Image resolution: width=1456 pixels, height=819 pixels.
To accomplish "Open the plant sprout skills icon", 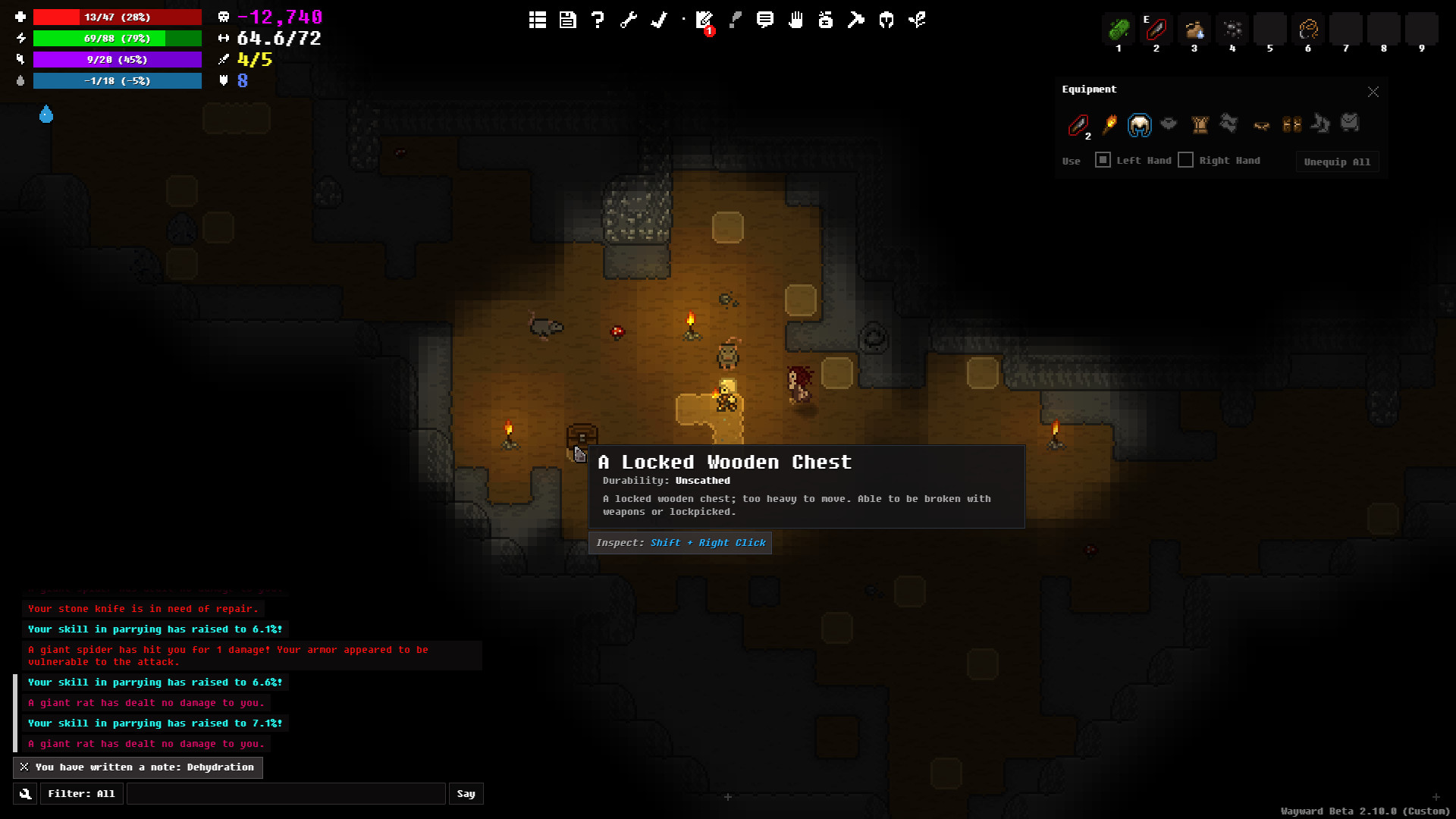I will (x=917, y=20).
